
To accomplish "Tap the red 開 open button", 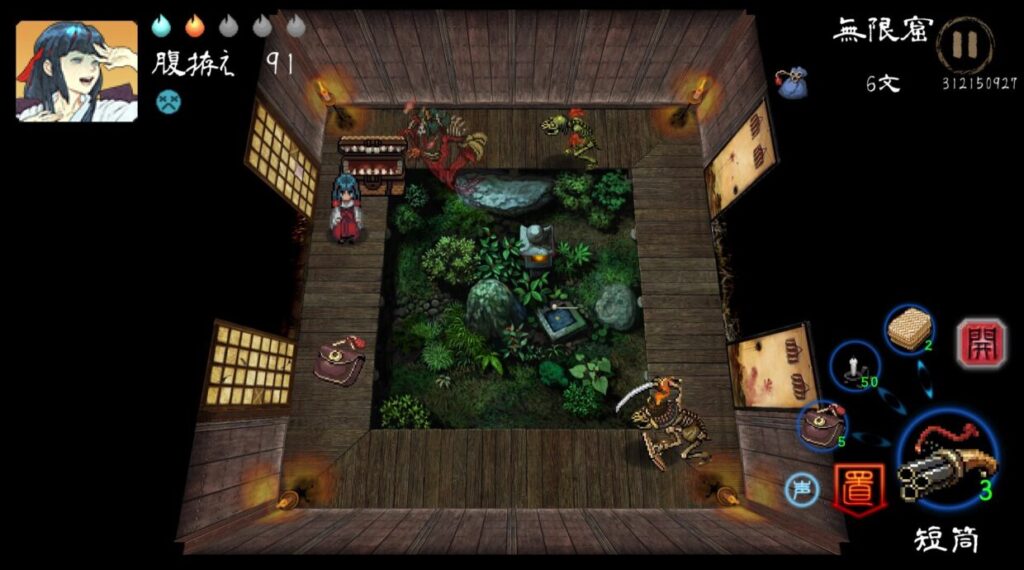I will (975, 343).
